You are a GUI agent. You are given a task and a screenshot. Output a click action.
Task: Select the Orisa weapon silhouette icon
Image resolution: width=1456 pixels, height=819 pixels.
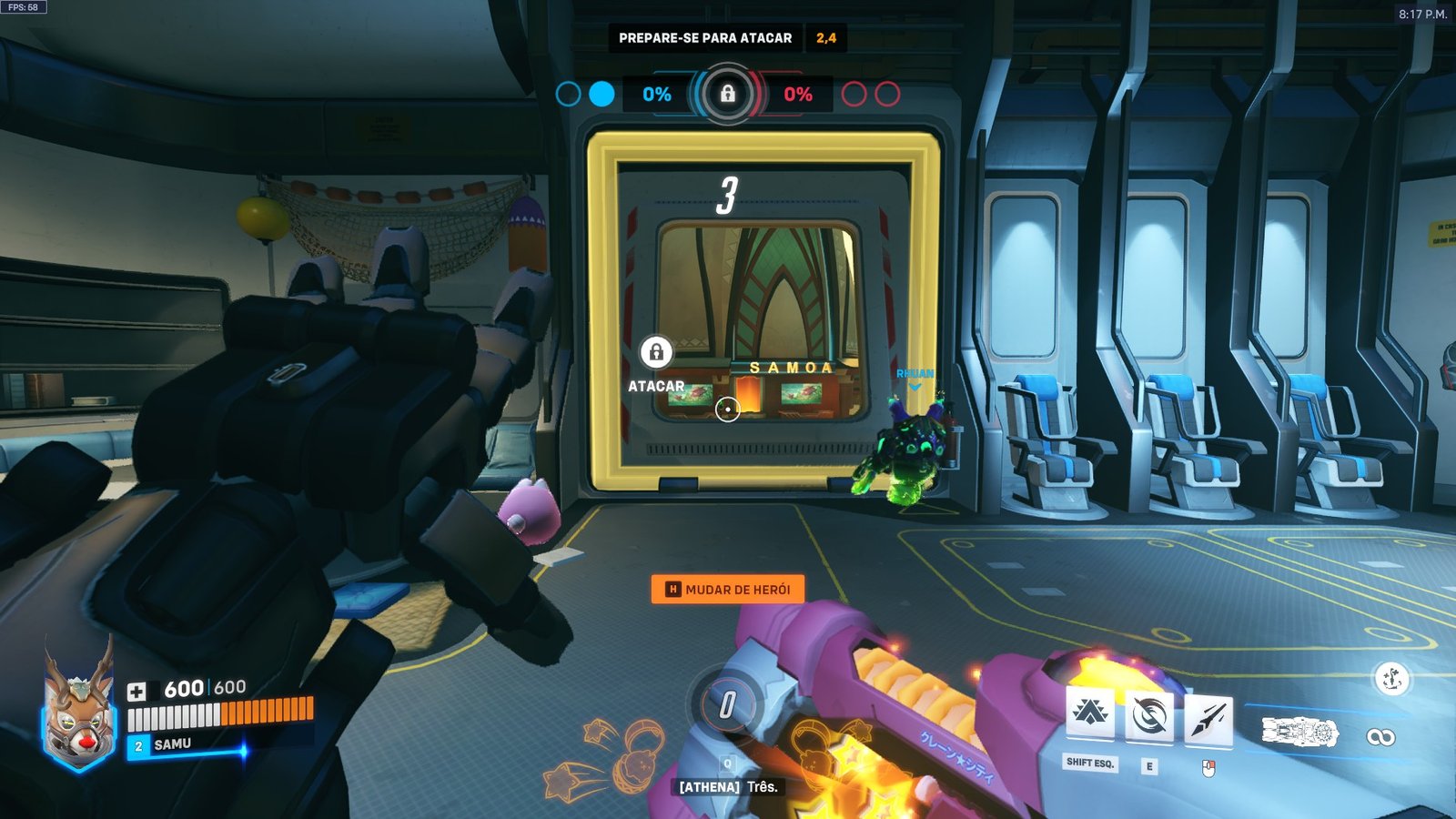[x=1299, y=732]
